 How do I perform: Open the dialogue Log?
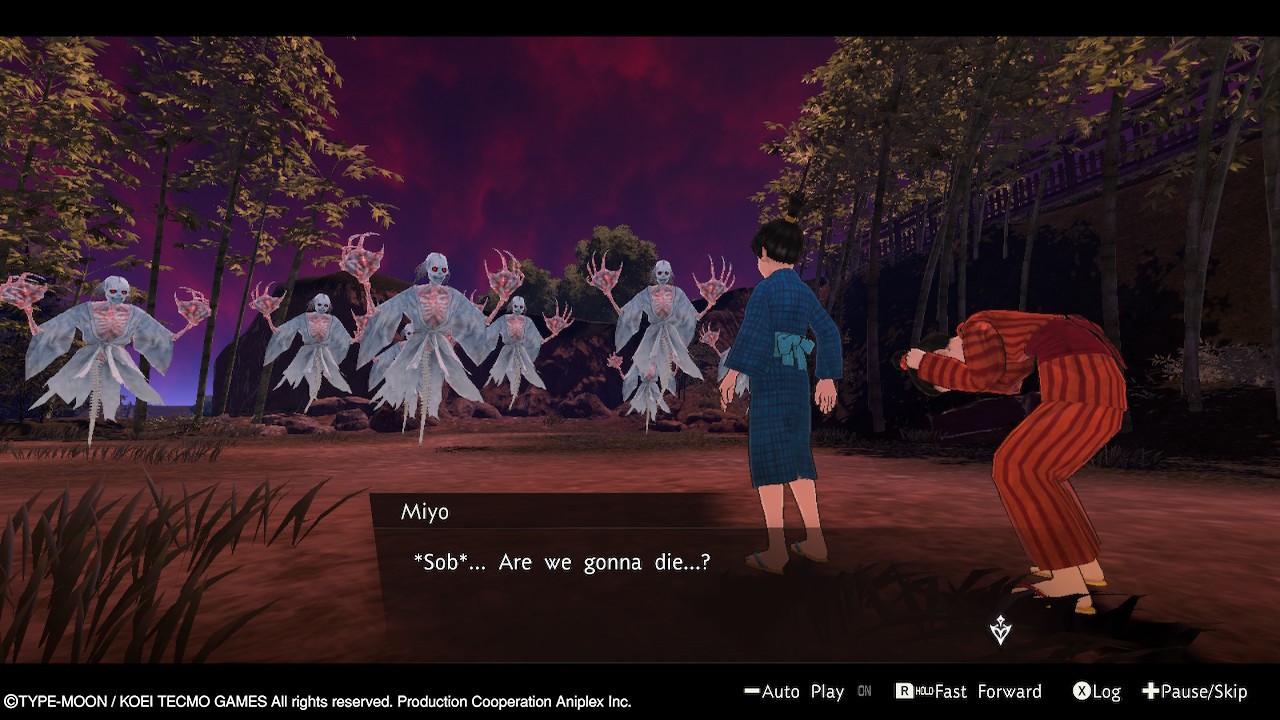pyautogui.click(x=1096, y=691)
